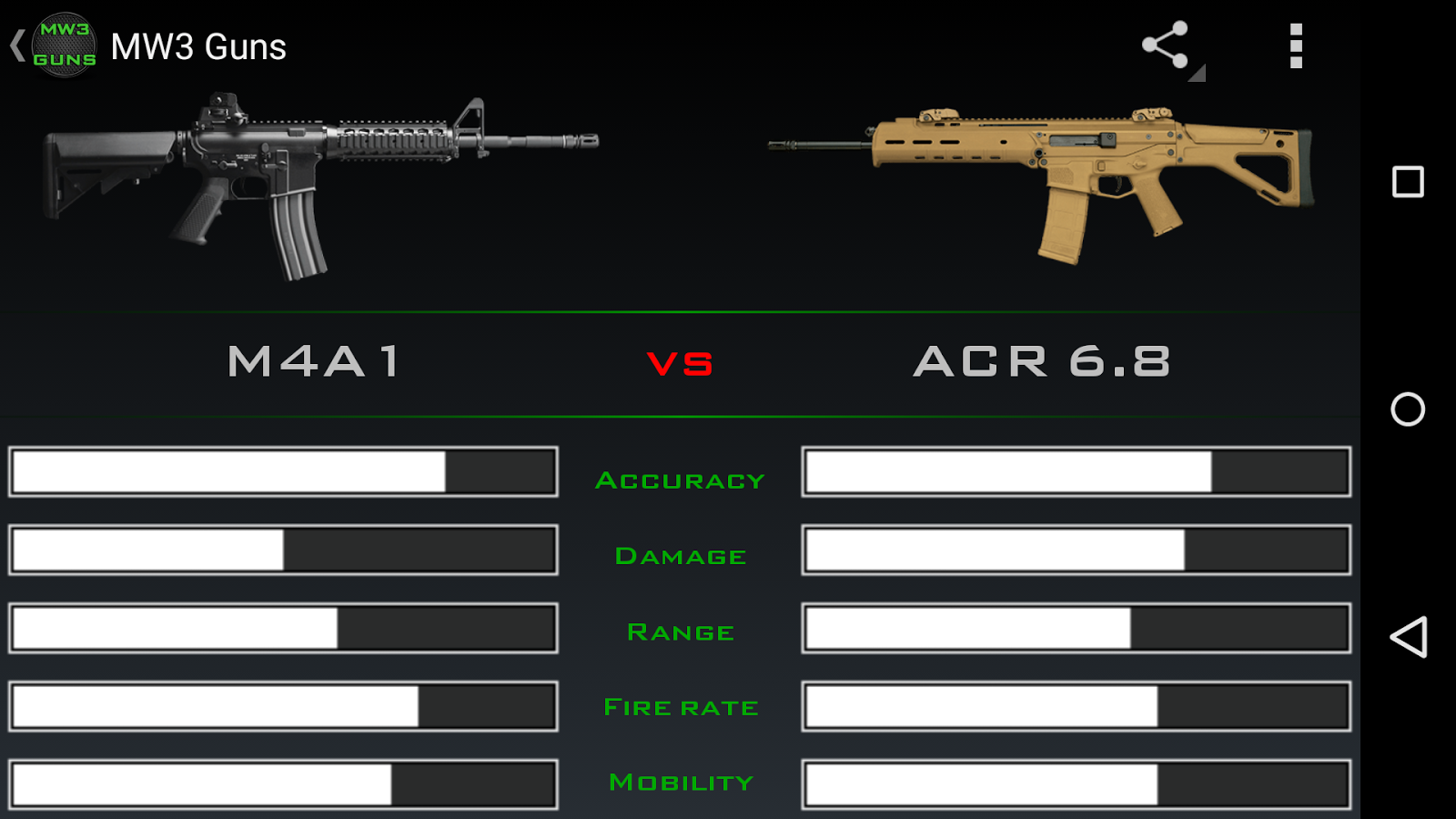Image resolution: width=1456 pixels, height=819 pixels.
Task: Tap the Damage stat label
Action: 681,556
